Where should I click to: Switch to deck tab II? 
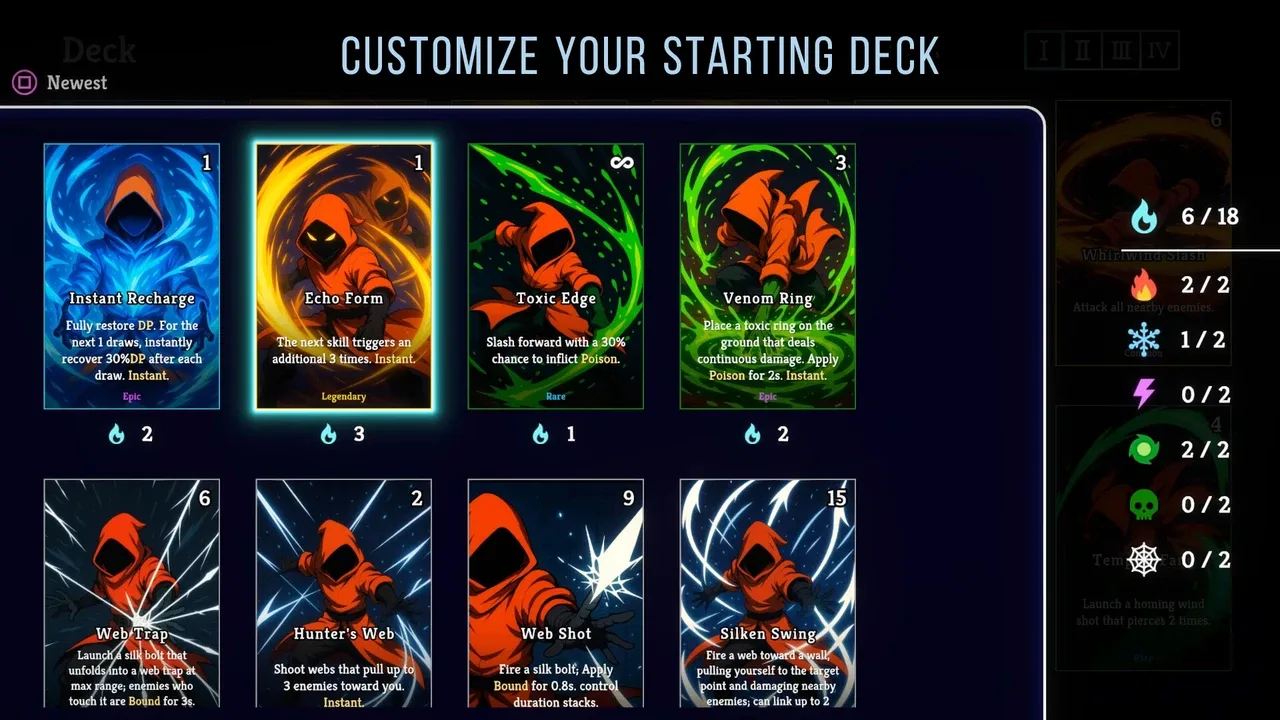click(1082, 50)
